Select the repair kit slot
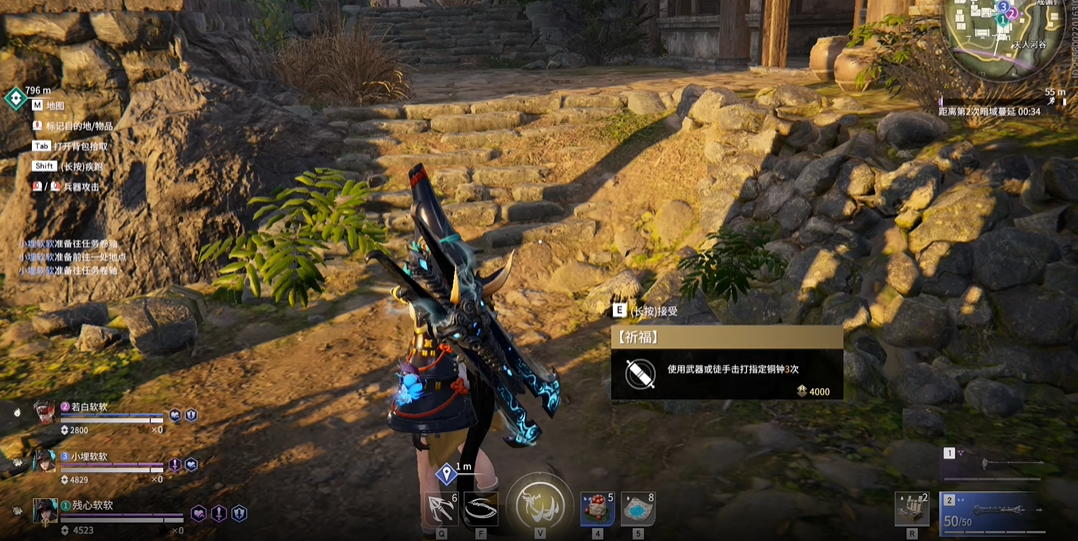This screenshot has width=1078, height=541. point(912,509)
